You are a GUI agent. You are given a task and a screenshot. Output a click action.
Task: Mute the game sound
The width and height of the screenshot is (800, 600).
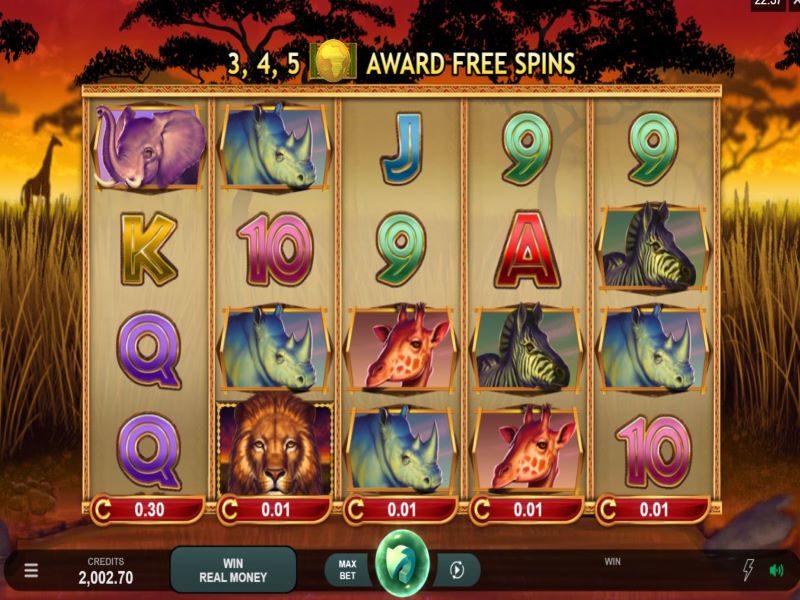click(x=776, y=570)
